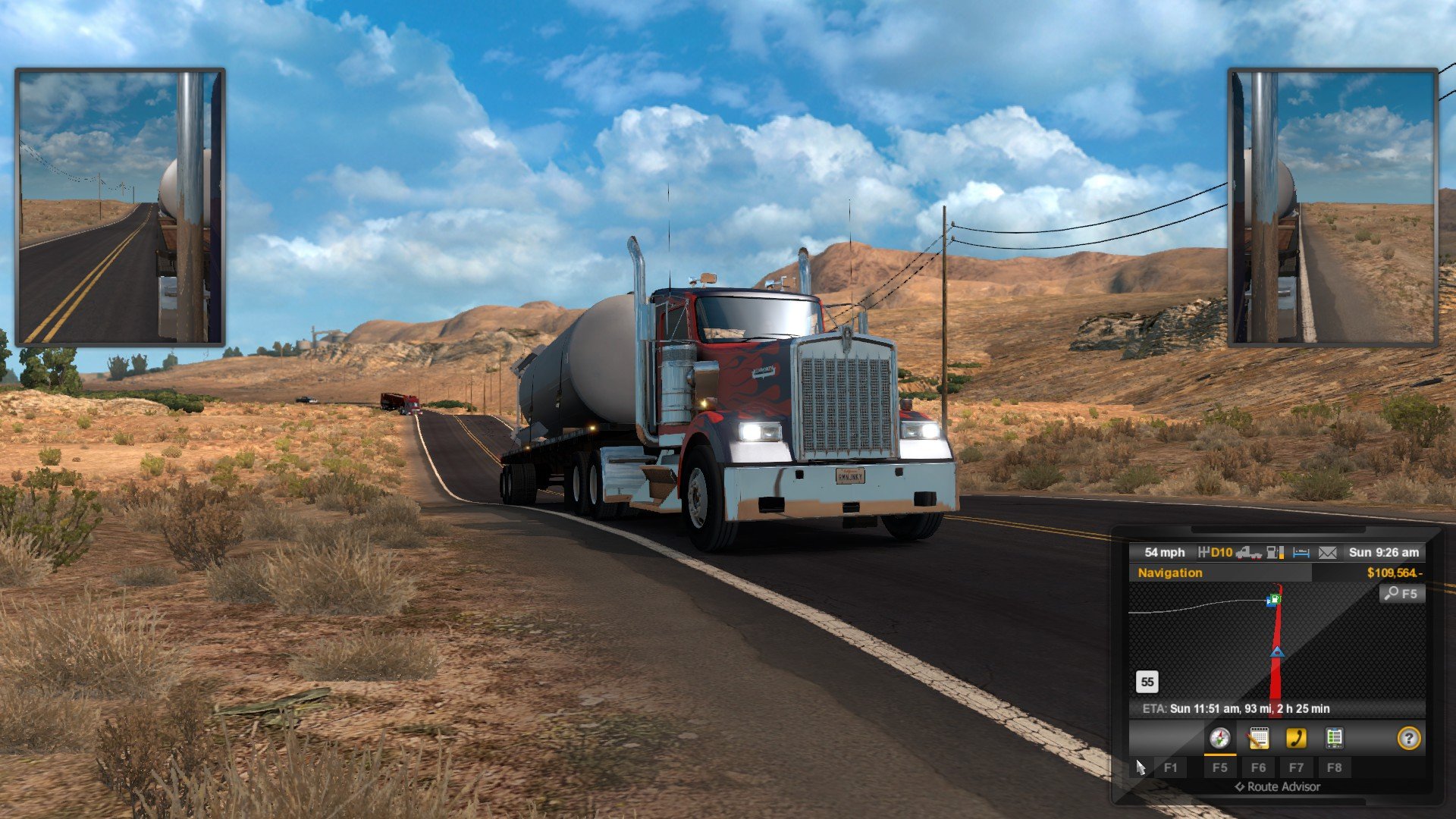This screenshot has height=819, width=1456.
Task: Click the truck damage status icon
Action: (1248, 553)
